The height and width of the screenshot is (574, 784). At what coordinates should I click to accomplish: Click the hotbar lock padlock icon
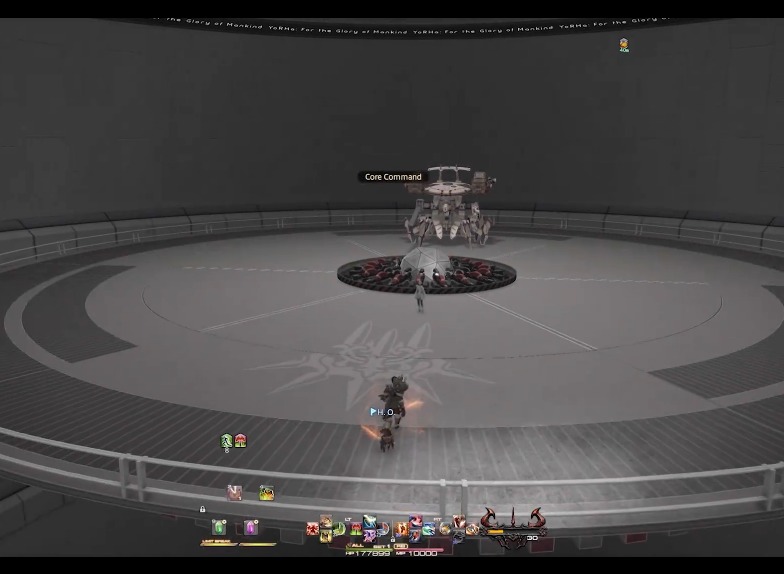pyautogui.click(x=203, y=509)
